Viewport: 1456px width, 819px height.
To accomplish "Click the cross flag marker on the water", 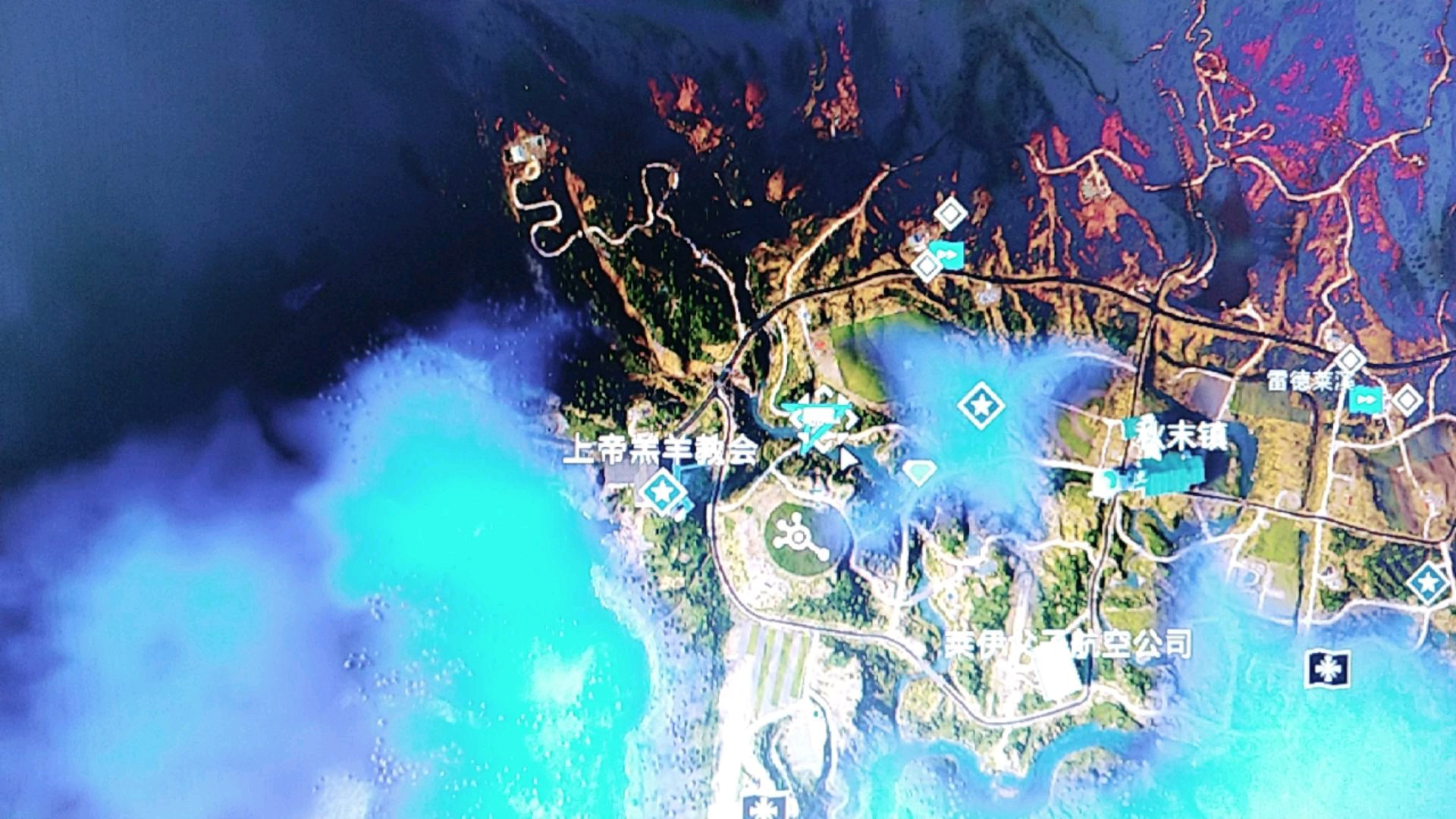I will pyautogui.click(x=1327, y=669).
